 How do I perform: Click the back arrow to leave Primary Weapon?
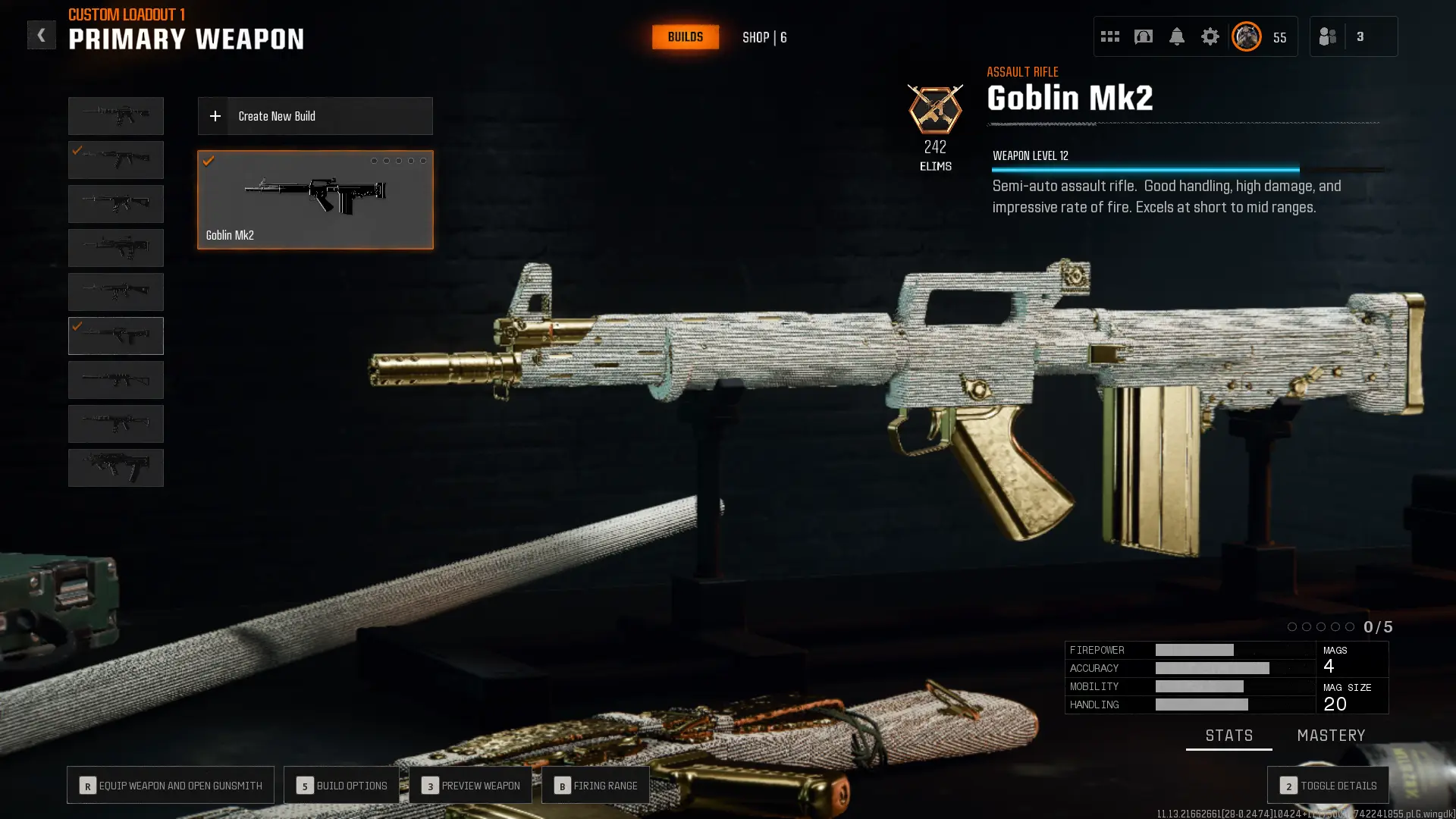42,34
